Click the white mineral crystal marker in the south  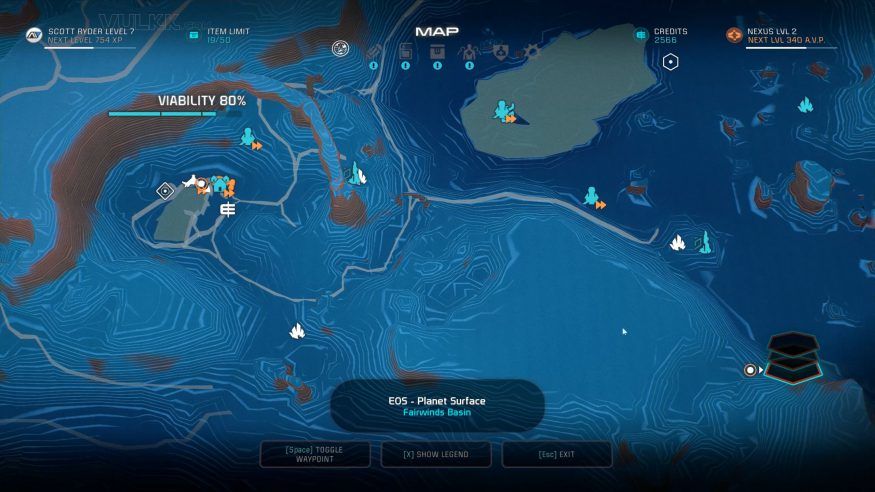tap(297, 330)
